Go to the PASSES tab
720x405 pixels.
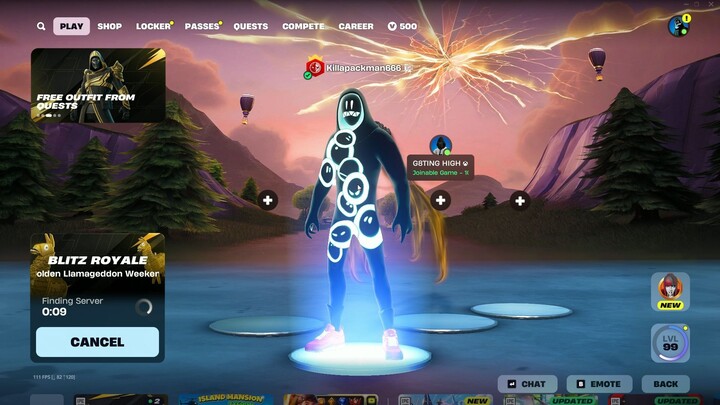(x=202, y=27)
